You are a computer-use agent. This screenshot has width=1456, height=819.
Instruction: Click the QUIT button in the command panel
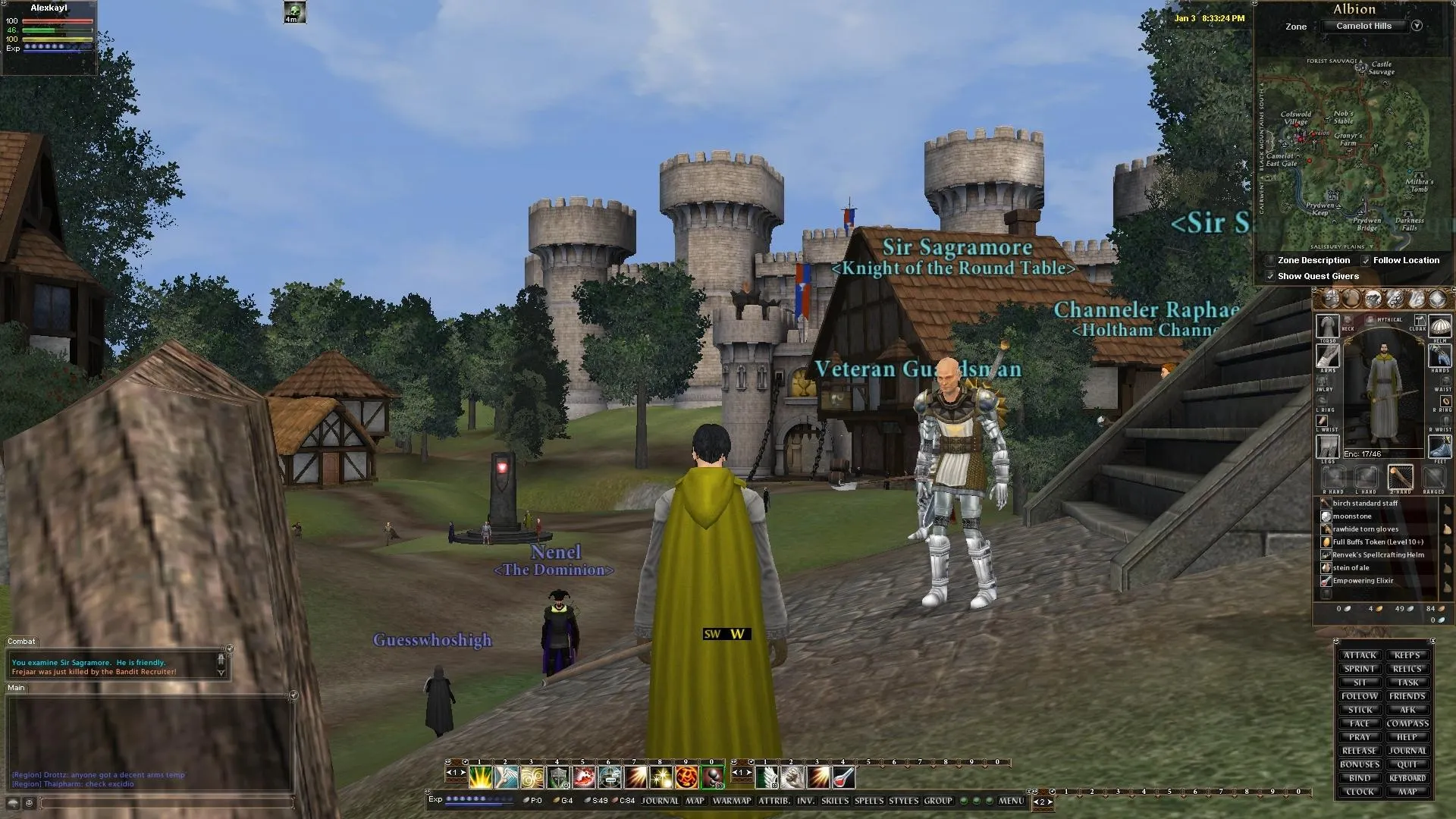click(1407, 764)
